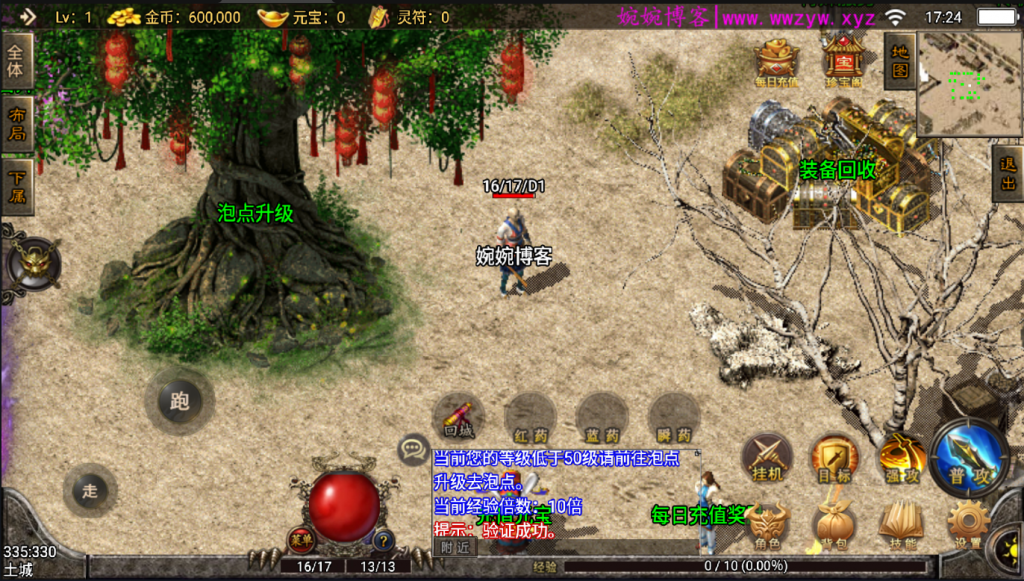Toggle 挂机 auto-battle mode

click(x=767, y=459)
